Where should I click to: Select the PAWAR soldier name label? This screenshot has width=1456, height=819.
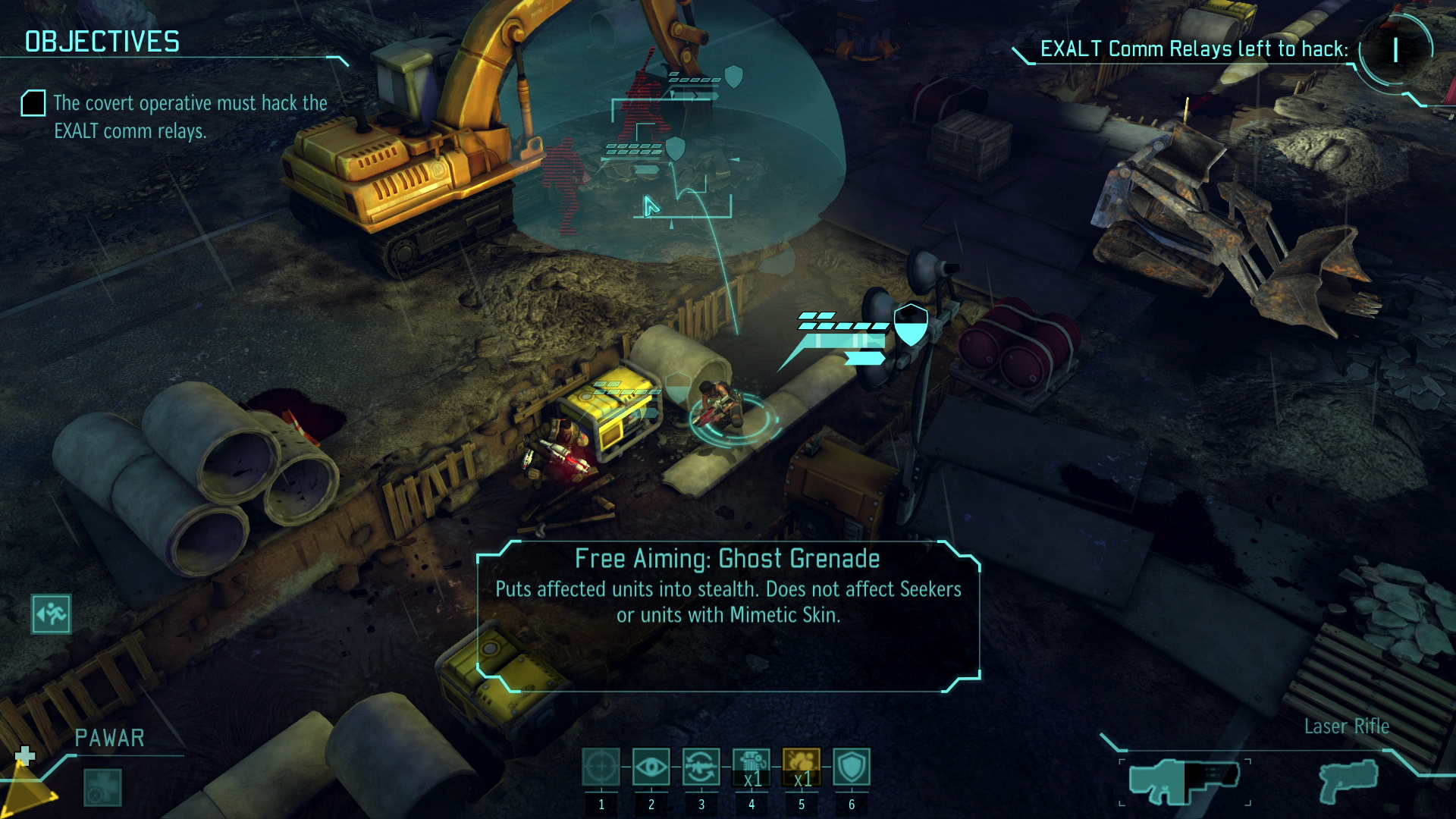point(111,736)
